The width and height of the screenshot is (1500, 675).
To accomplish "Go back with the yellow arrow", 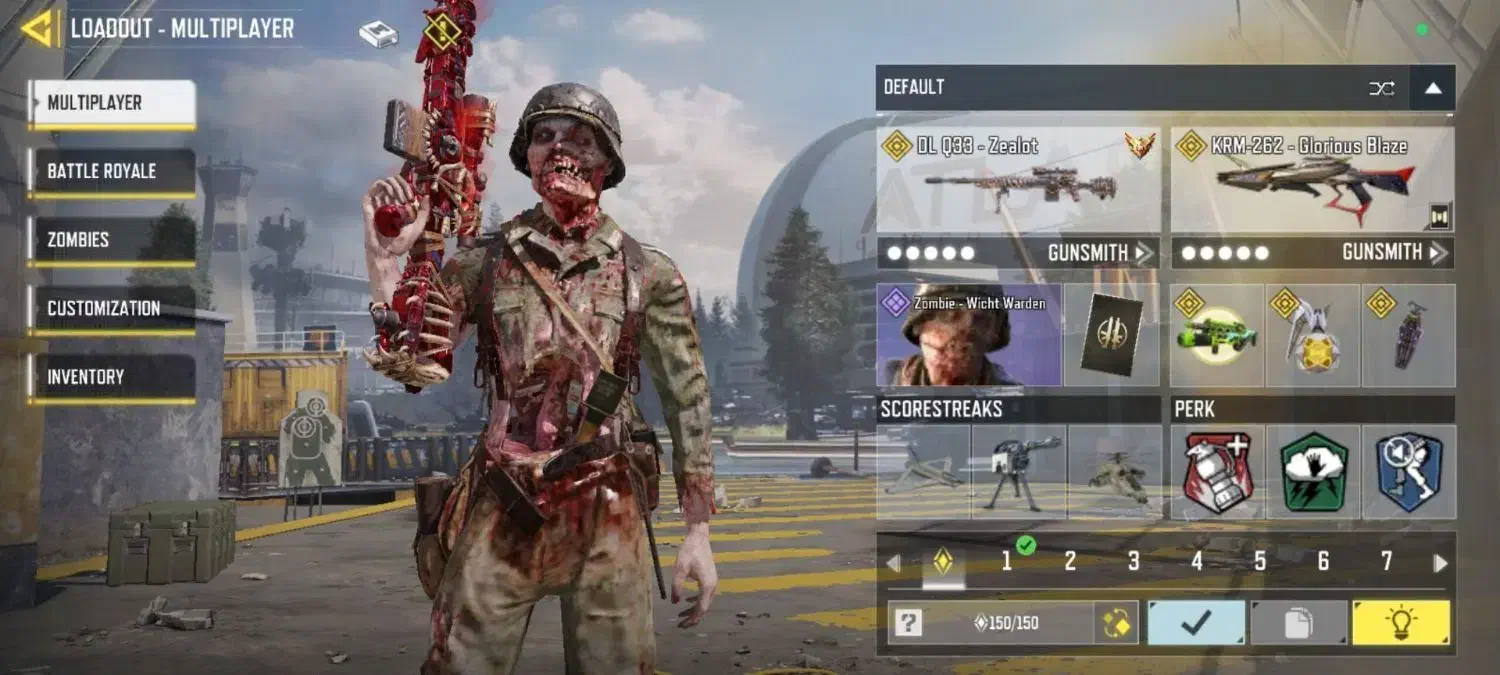I will tap(40, 28).
